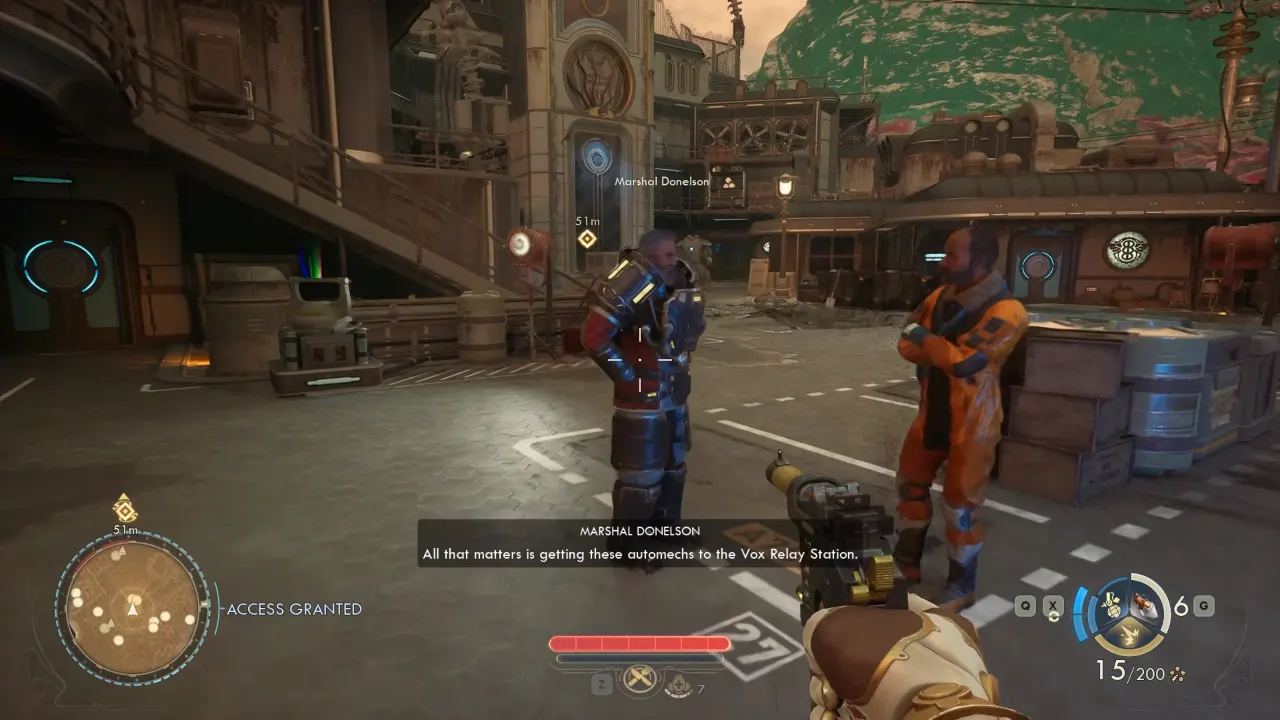Select the grenade slot on the weapon wheel
Image resolution: width=1280 pixels, height=720 pixels.
click(1112, 606)
